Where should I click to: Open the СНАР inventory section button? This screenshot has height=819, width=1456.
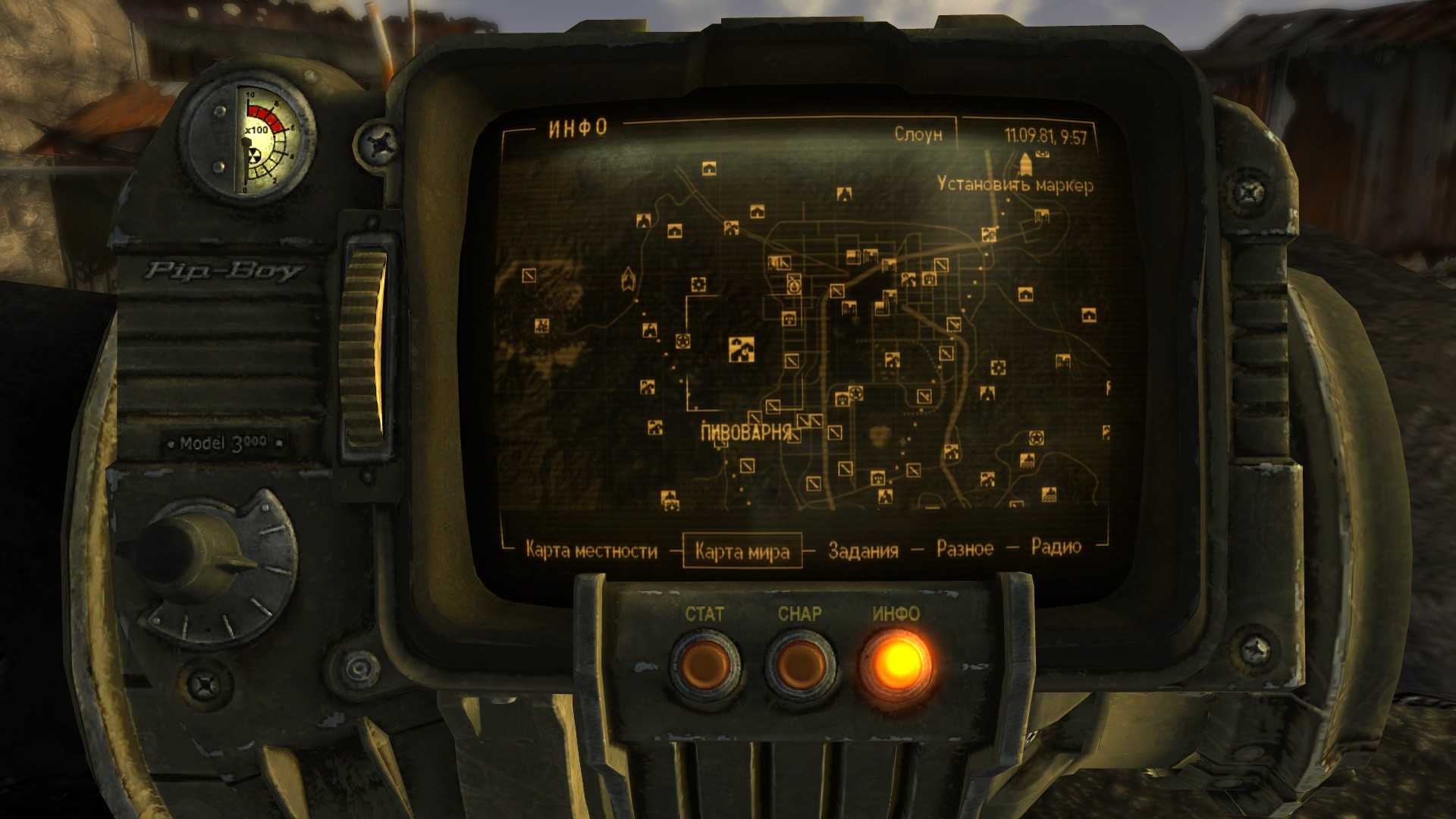[800, 664]
